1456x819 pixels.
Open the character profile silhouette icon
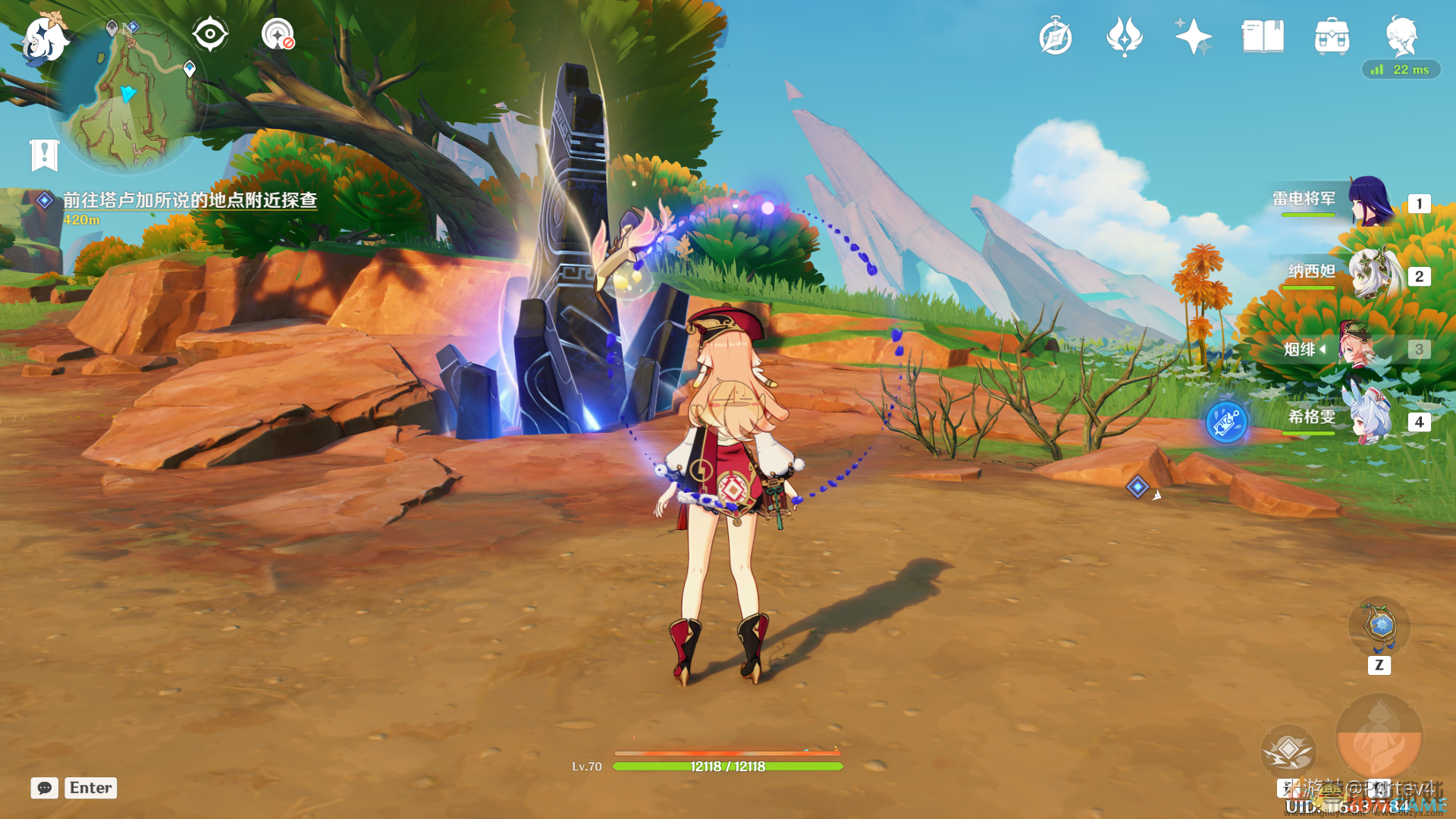click(1401, 35)
